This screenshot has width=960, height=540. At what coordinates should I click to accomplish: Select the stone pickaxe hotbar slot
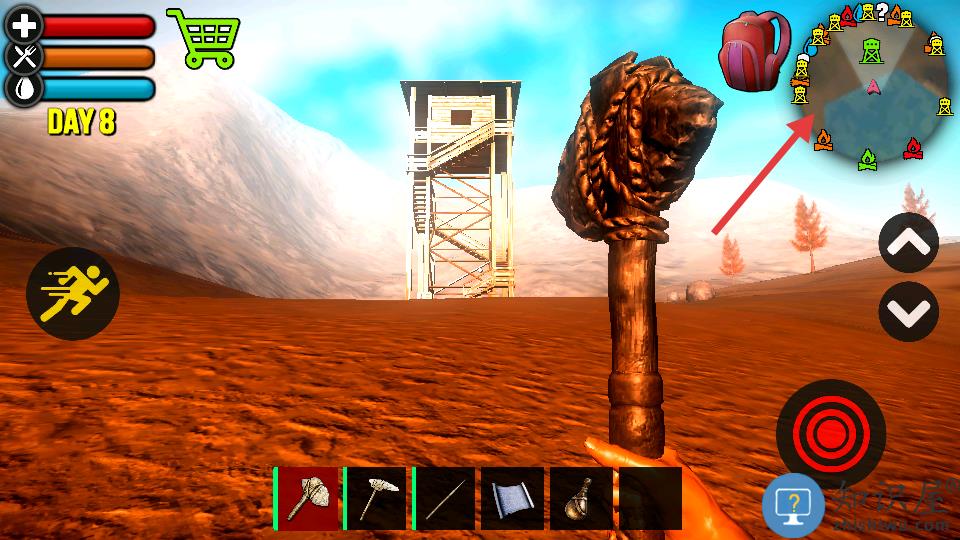coord(376,498)
